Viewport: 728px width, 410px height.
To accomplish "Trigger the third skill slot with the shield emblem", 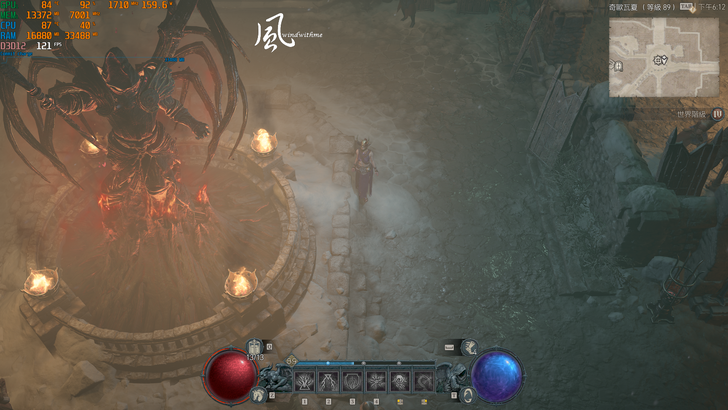I will (352, 381).
